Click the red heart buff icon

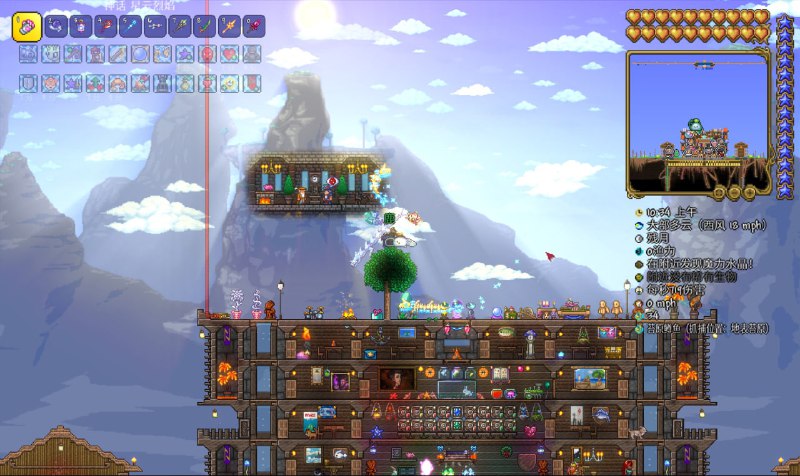tap(229, 54)
